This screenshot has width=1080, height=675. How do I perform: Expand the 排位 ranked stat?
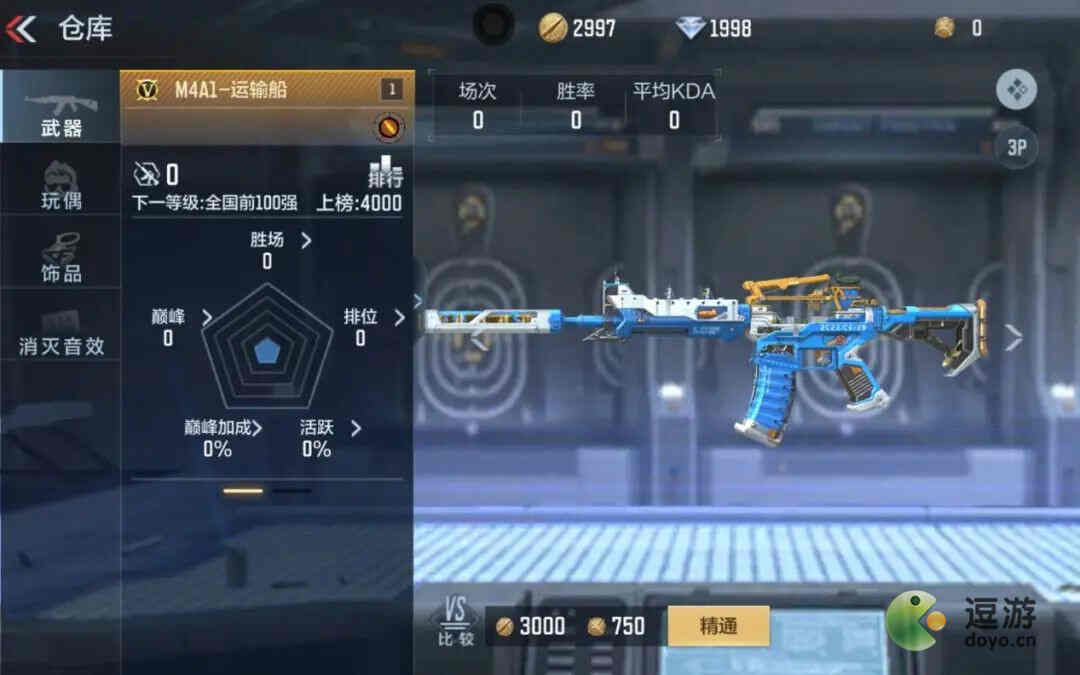coord(373,317)
